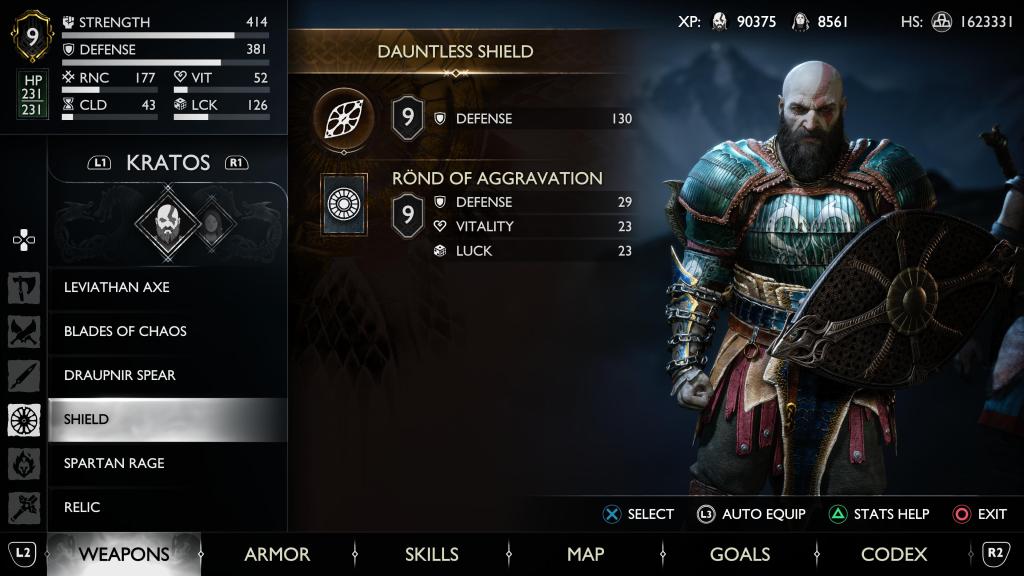Image resolution: width=1024 pixels, height=576 pixels.
Task: Open the Spartan Rage entry
Action: (x=114, y=463)
